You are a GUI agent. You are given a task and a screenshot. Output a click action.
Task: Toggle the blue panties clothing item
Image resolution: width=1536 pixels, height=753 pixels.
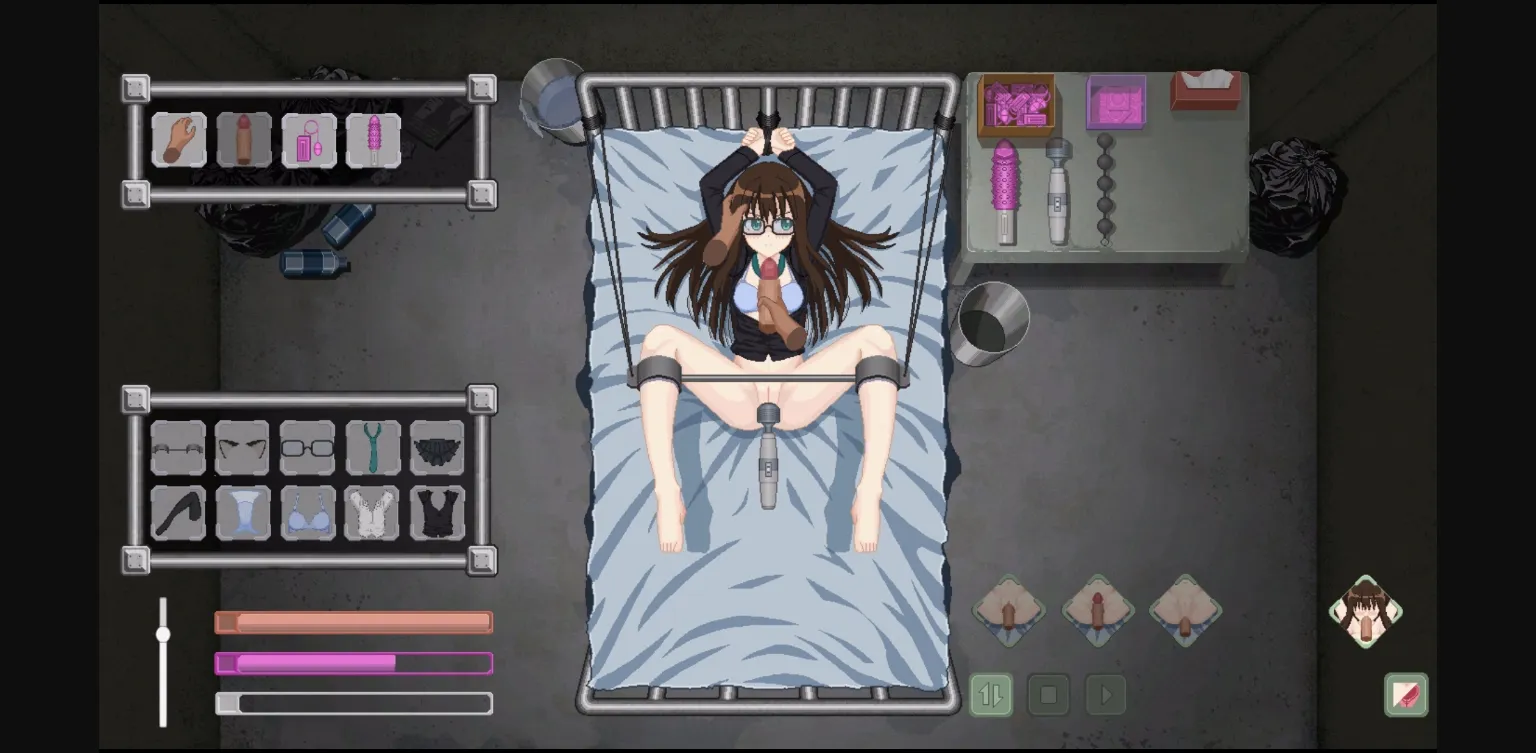point(243,511)
